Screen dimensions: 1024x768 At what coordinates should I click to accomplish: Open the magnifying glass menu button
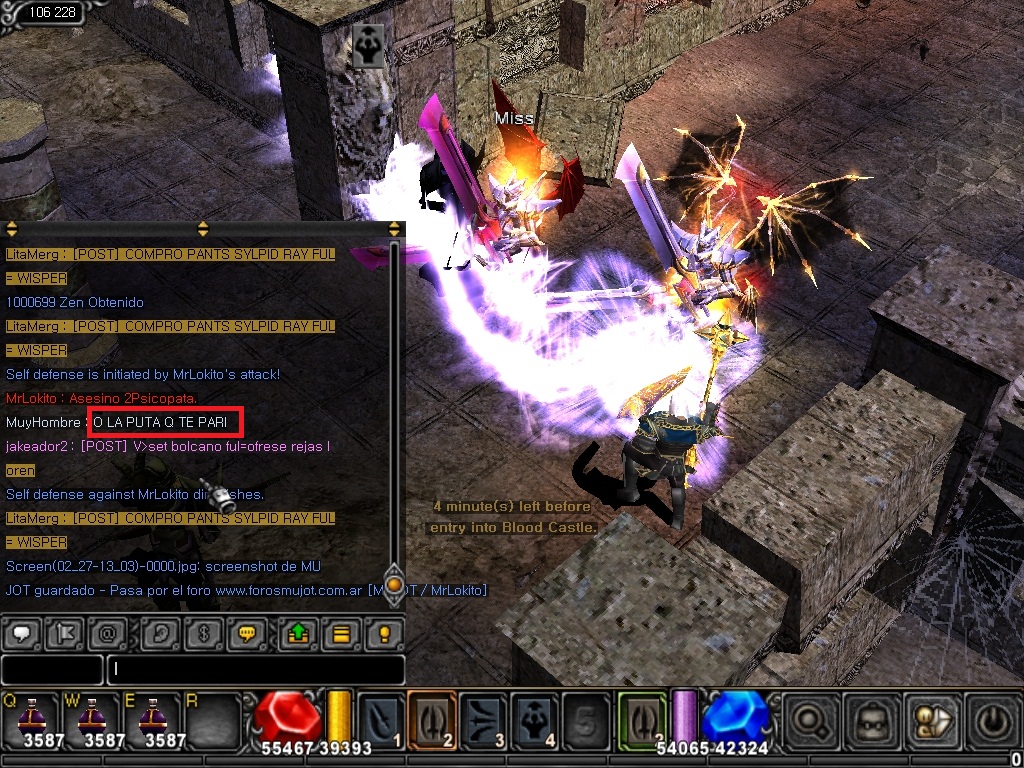(805, 717)
